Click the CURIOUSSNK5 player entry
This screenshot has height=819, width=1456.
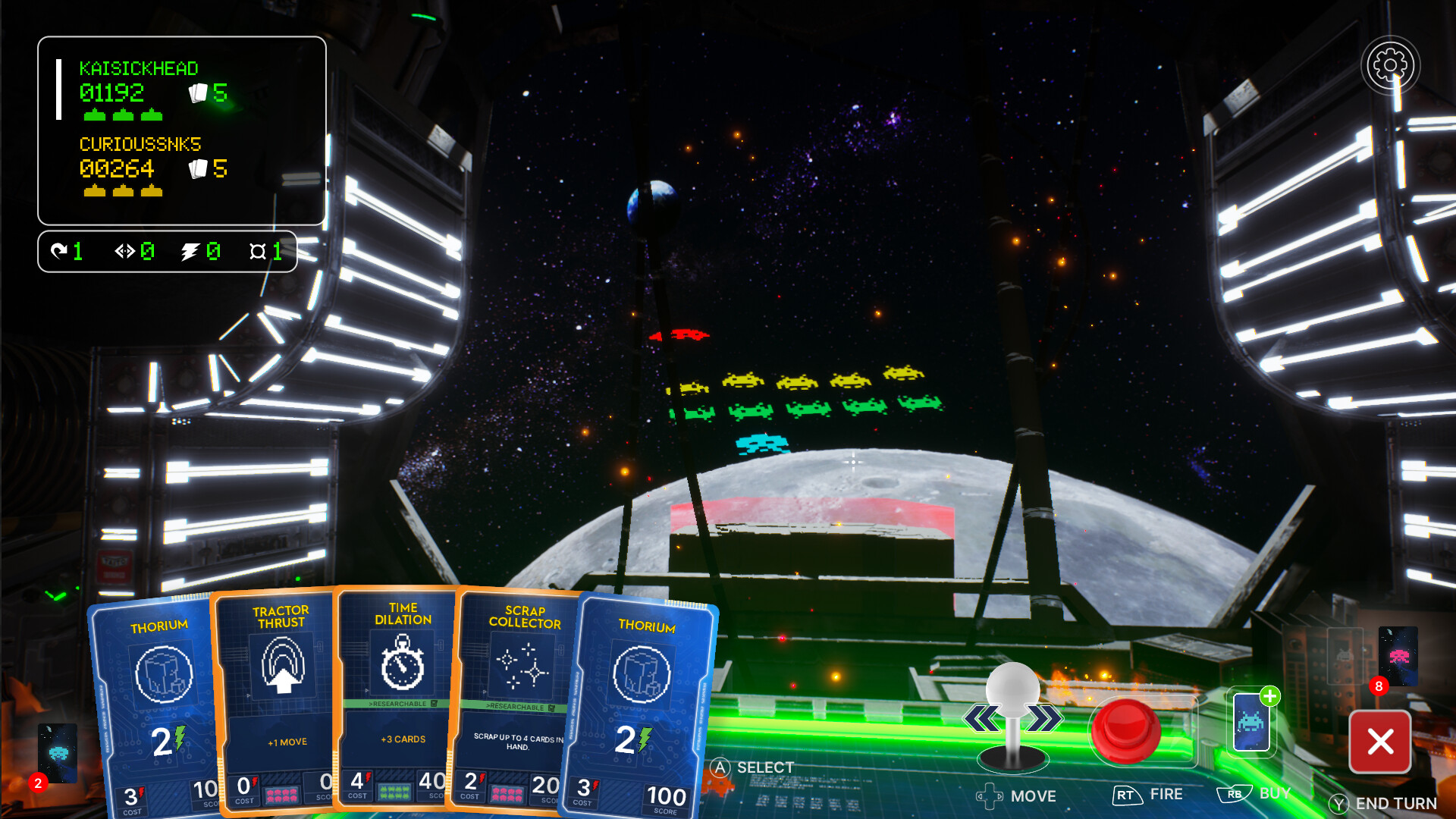point(152,168)
